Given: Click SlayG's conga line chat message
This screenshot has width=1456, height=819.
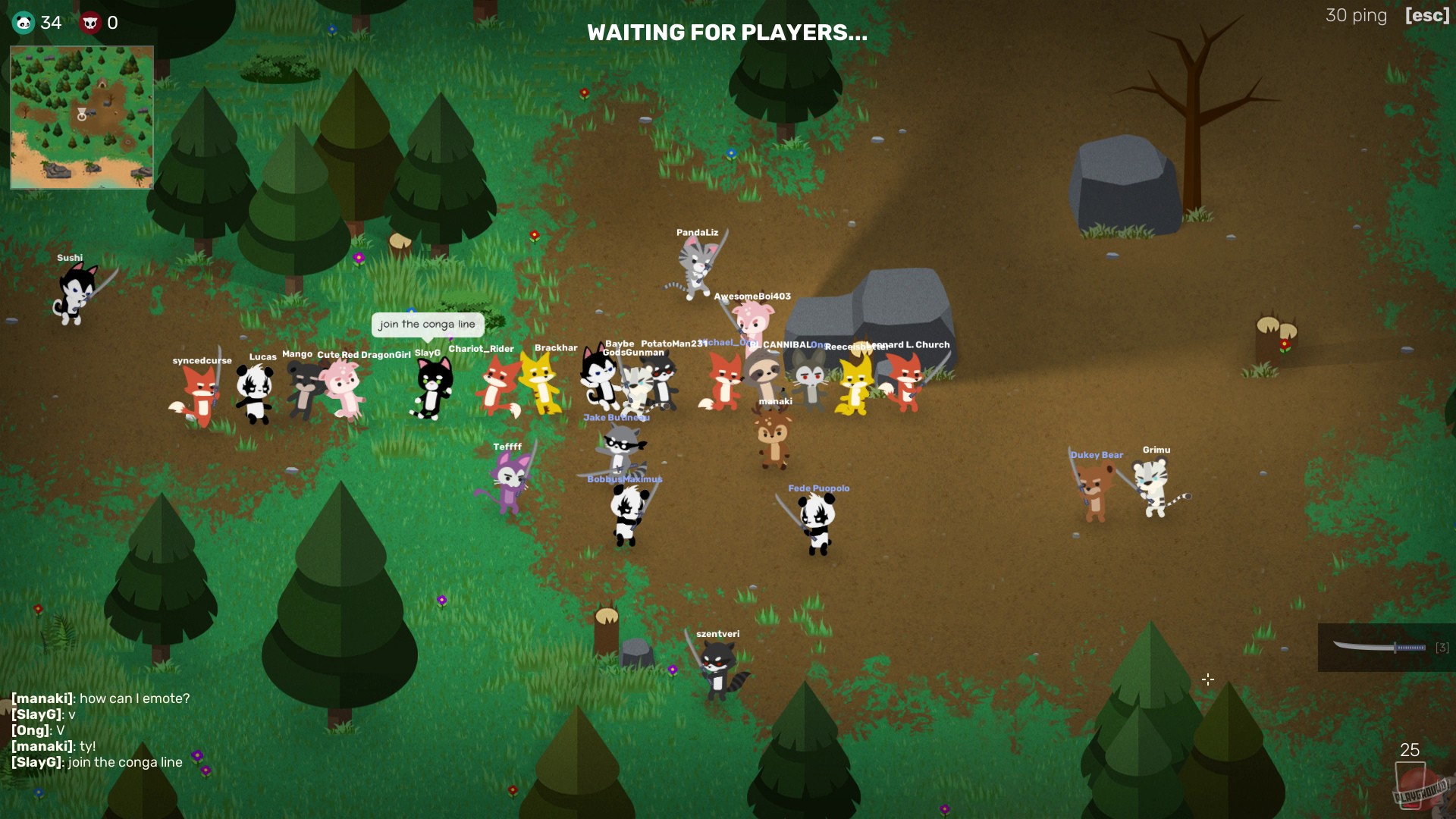Looking at the screenshot, I should click(x=97, y=763).
